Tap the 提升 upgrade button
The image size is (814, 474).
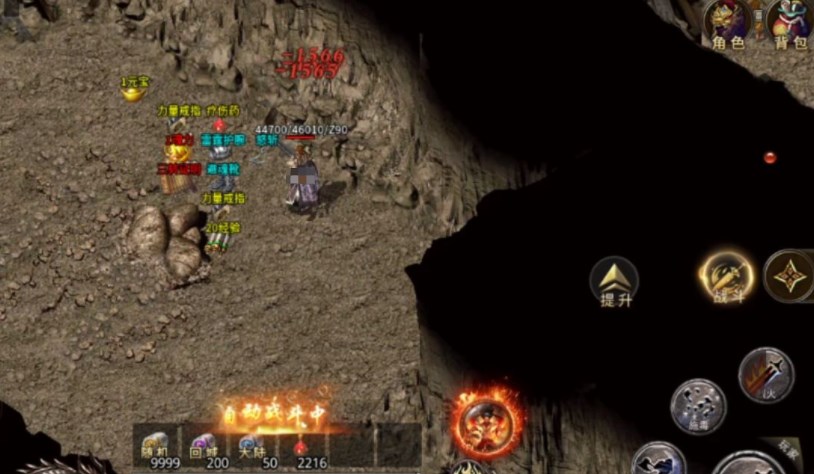[613, 281]
